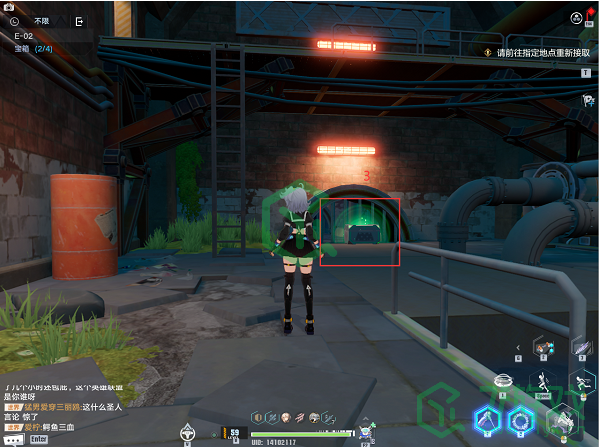Open the treasure chest counter entry

pyautogui.click(x=34, y=48)
